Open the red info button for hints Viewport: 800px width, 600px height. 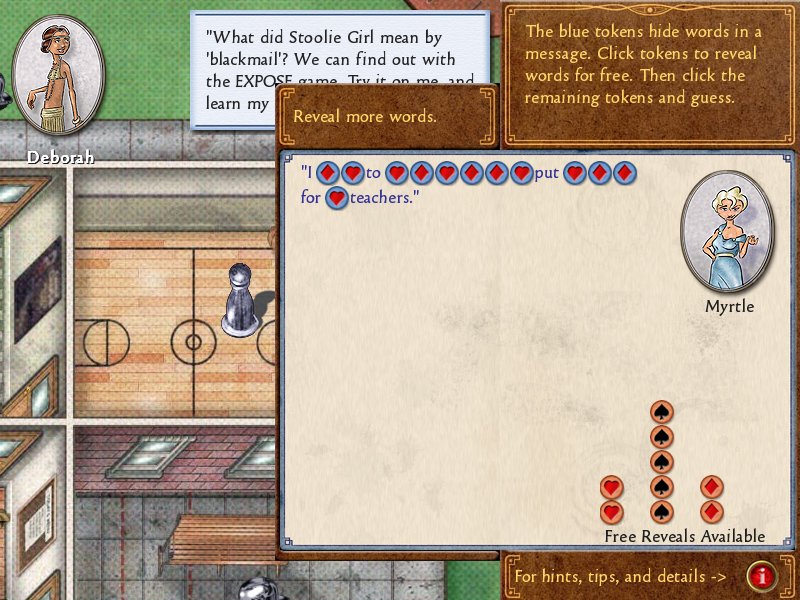pyautogui.click(x=762, y=576)
